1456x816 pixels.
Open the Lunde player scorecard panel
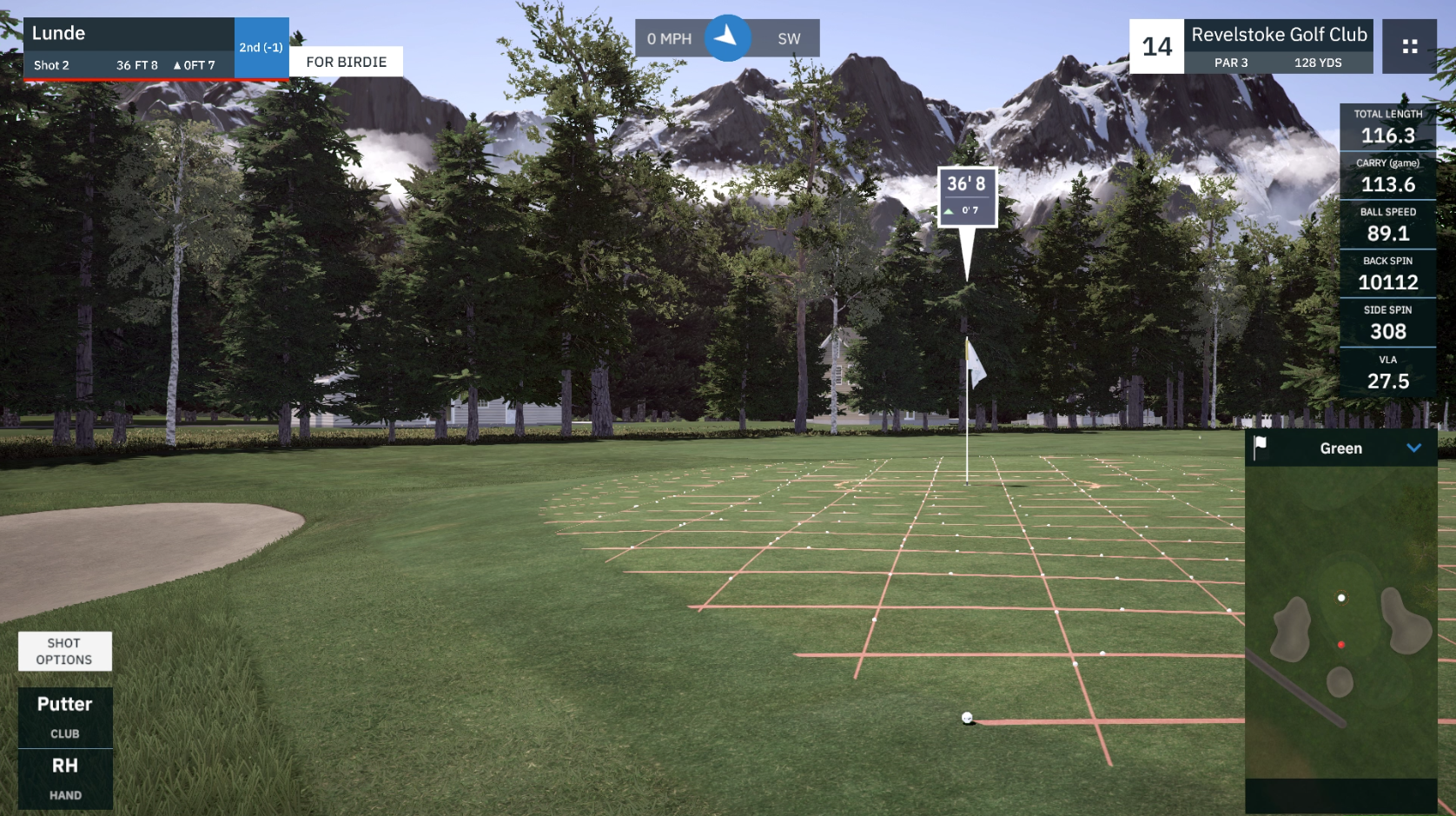pyautogui.click(x=129, y=48)
